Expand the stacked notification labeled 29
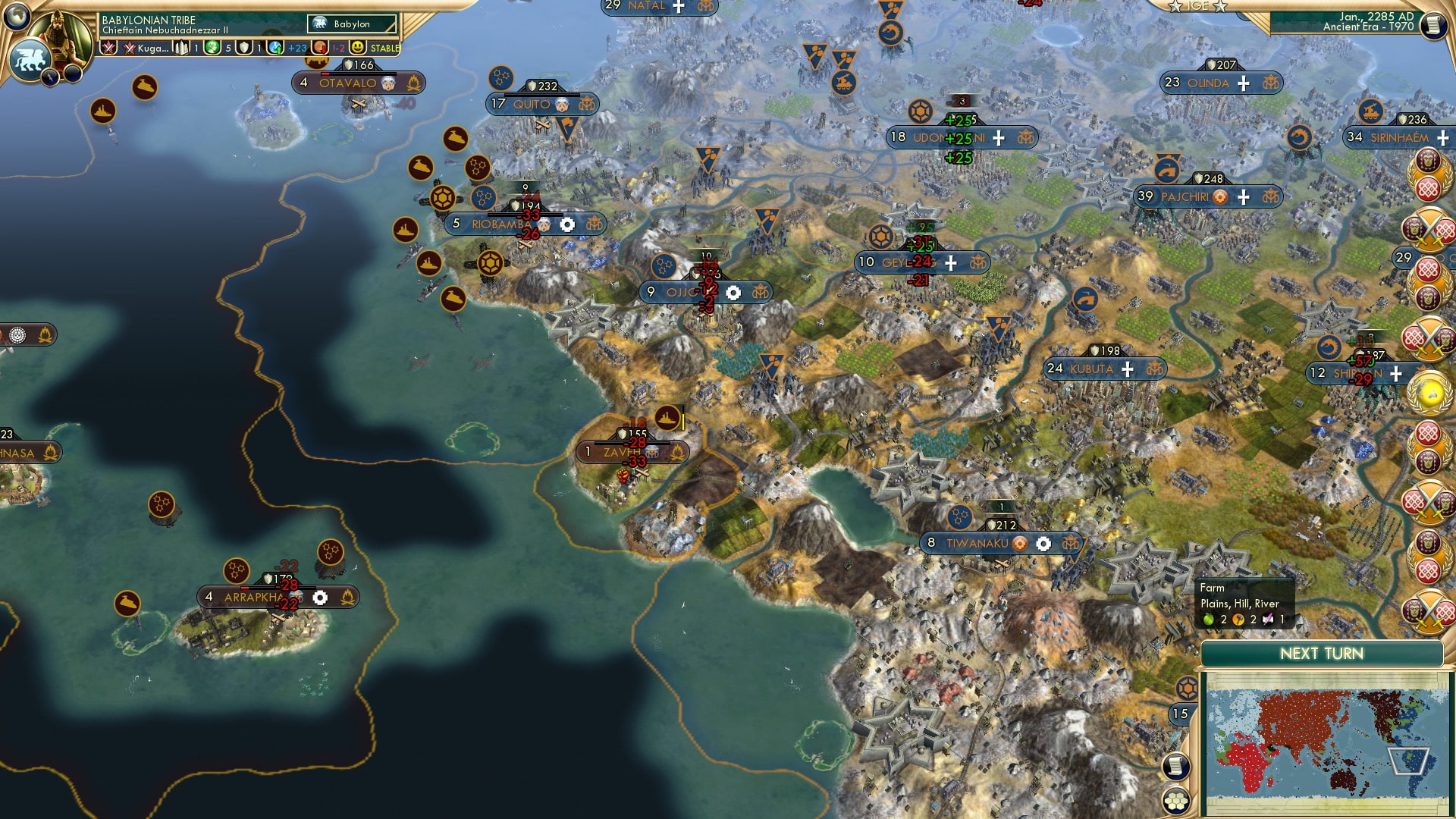Image resolution: width=1456 pixels, height=819 pixels. click(1403, 256)
